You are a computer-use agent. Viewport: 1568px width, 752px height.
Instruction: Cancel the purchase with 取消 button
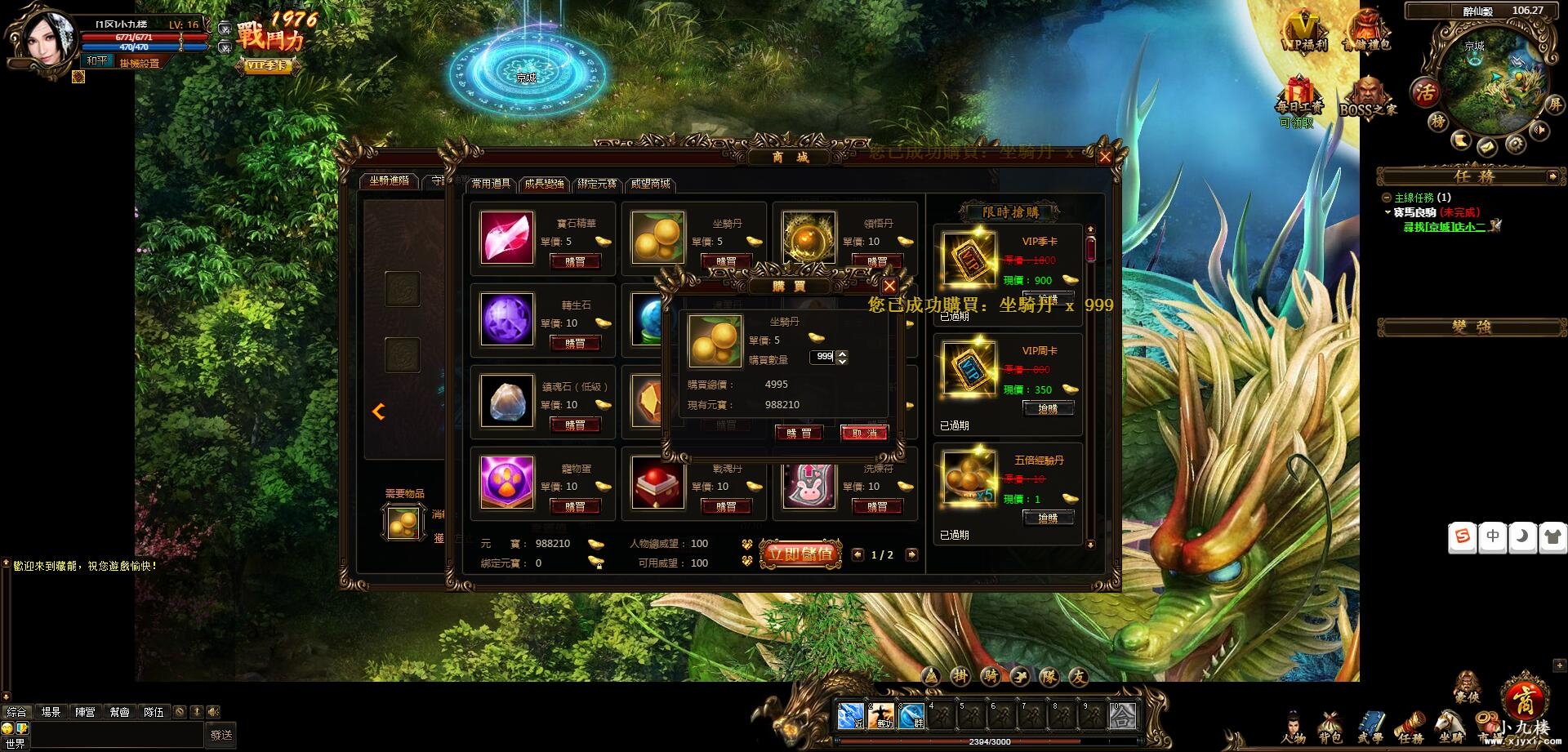pyautogui.click(x=864, y=433)
